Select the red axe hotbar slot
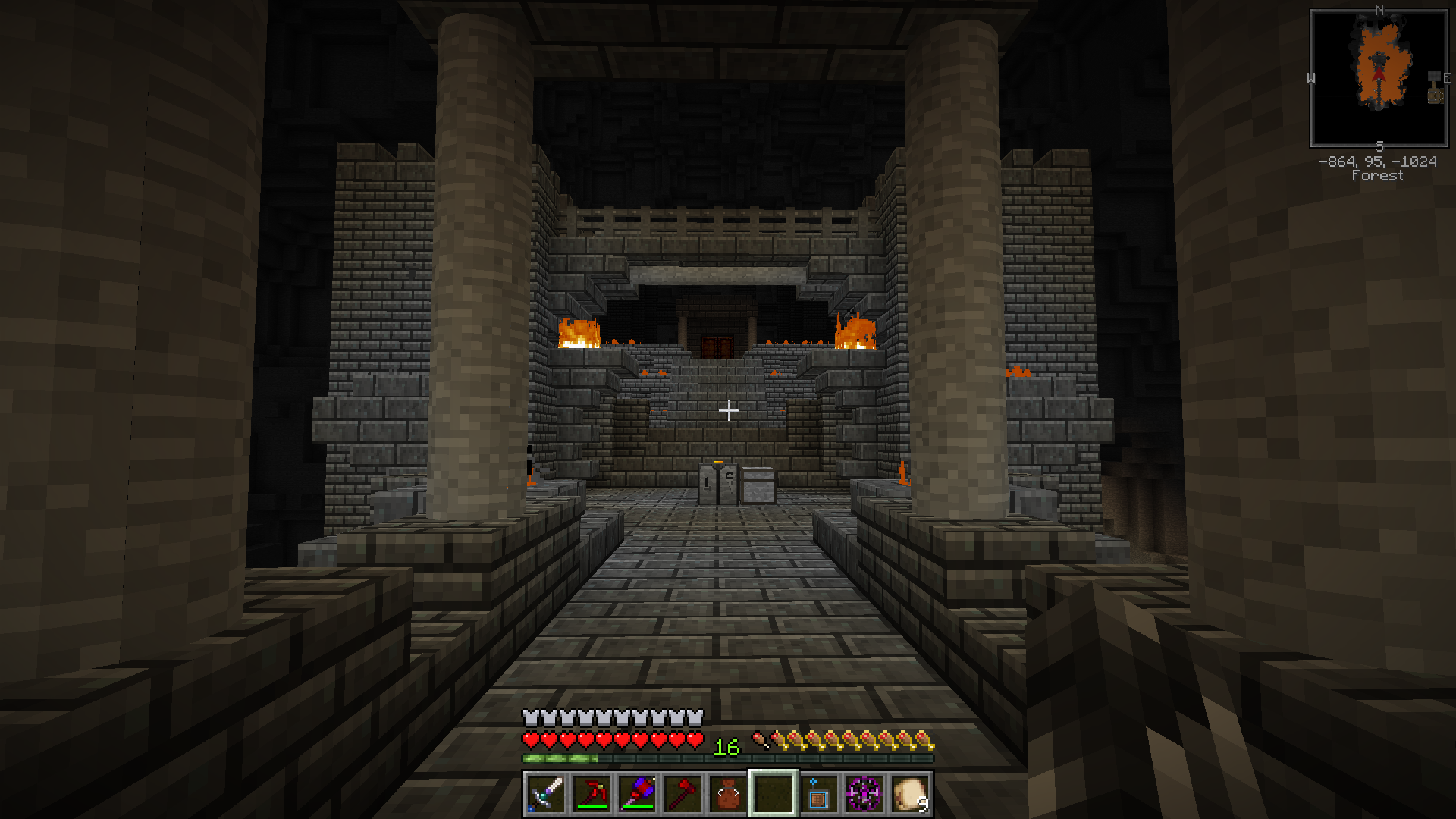Screen dimensions: 1456x819 (x=682, y=793)
